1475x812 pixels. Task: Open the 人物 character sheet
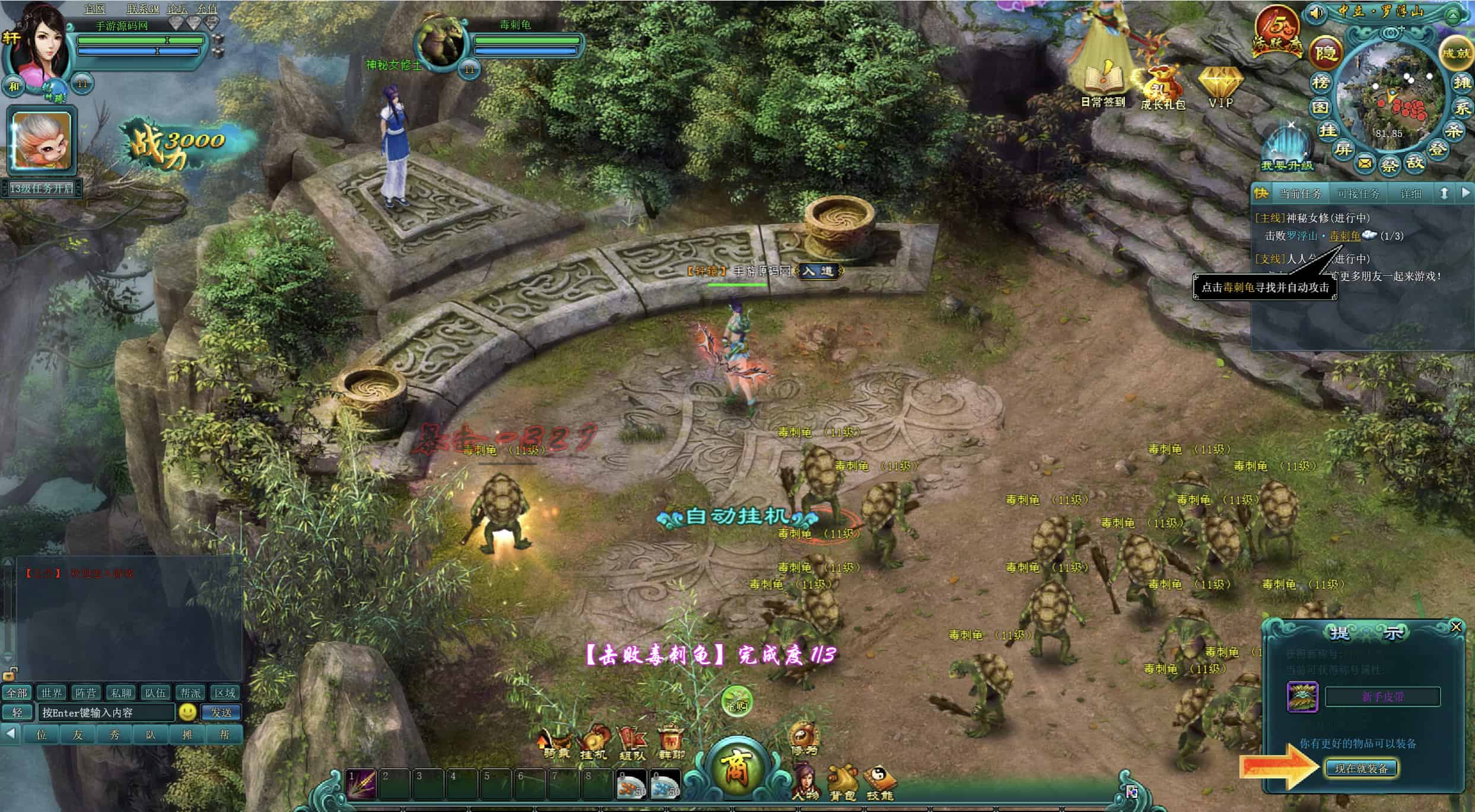point(805,782)
